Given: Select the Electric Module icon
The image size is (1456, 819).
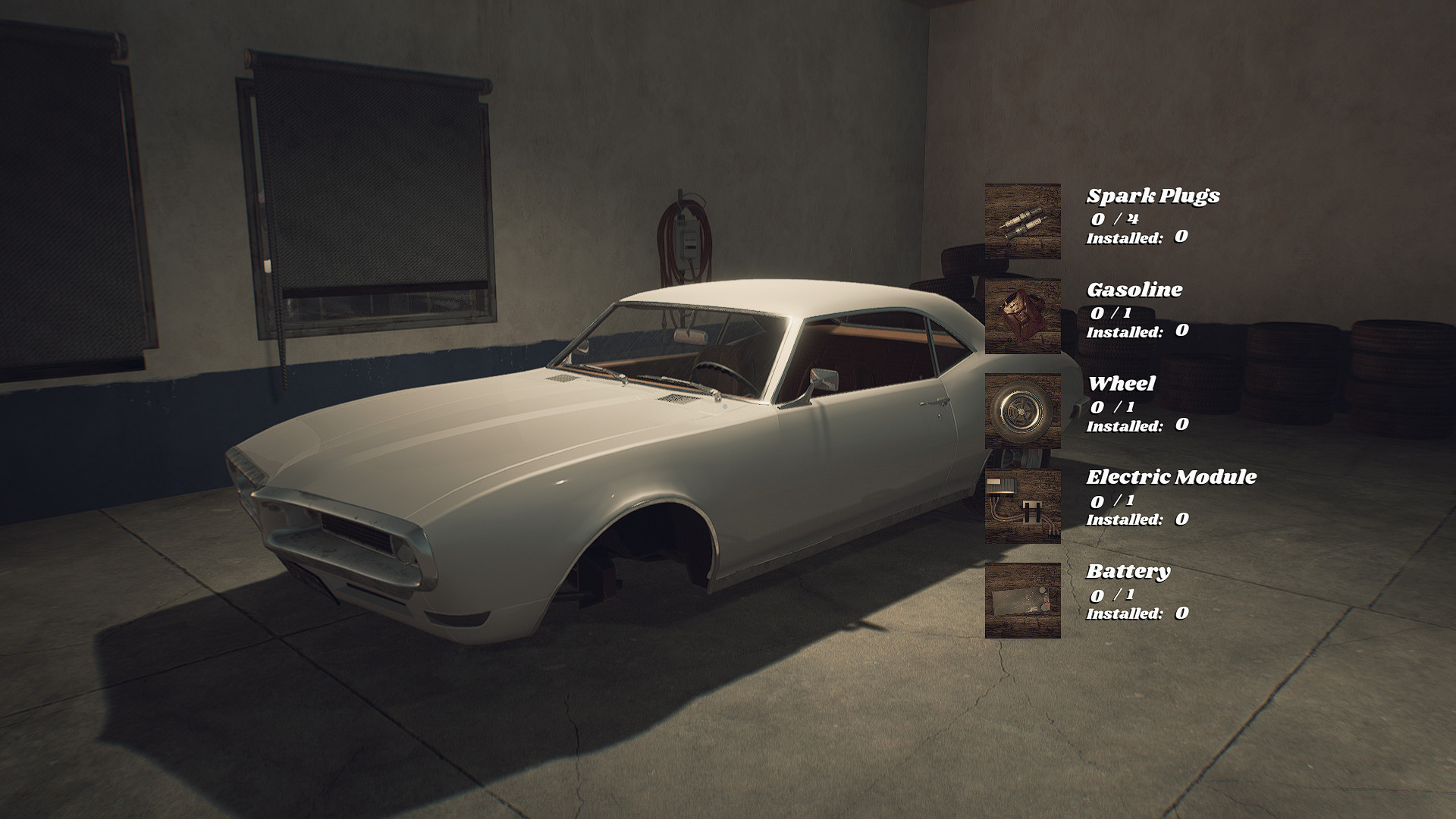Looking at the screenshot, I should coord(1022,505).
